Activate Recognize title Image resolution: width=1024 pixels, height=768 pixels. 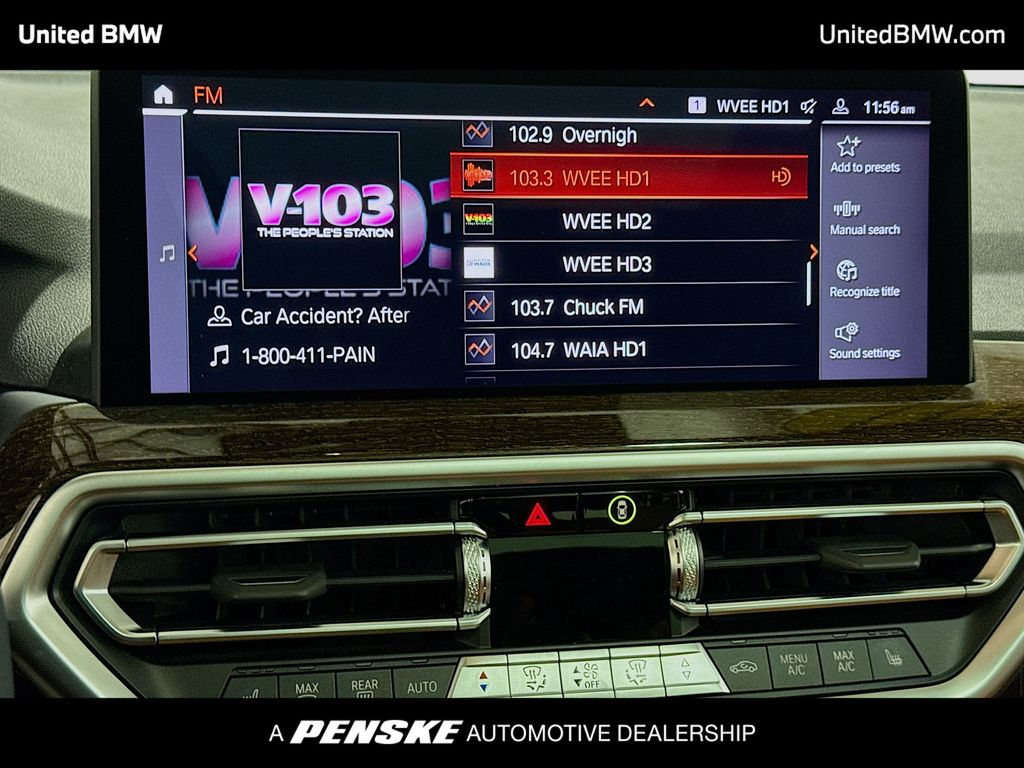[864, 279]
